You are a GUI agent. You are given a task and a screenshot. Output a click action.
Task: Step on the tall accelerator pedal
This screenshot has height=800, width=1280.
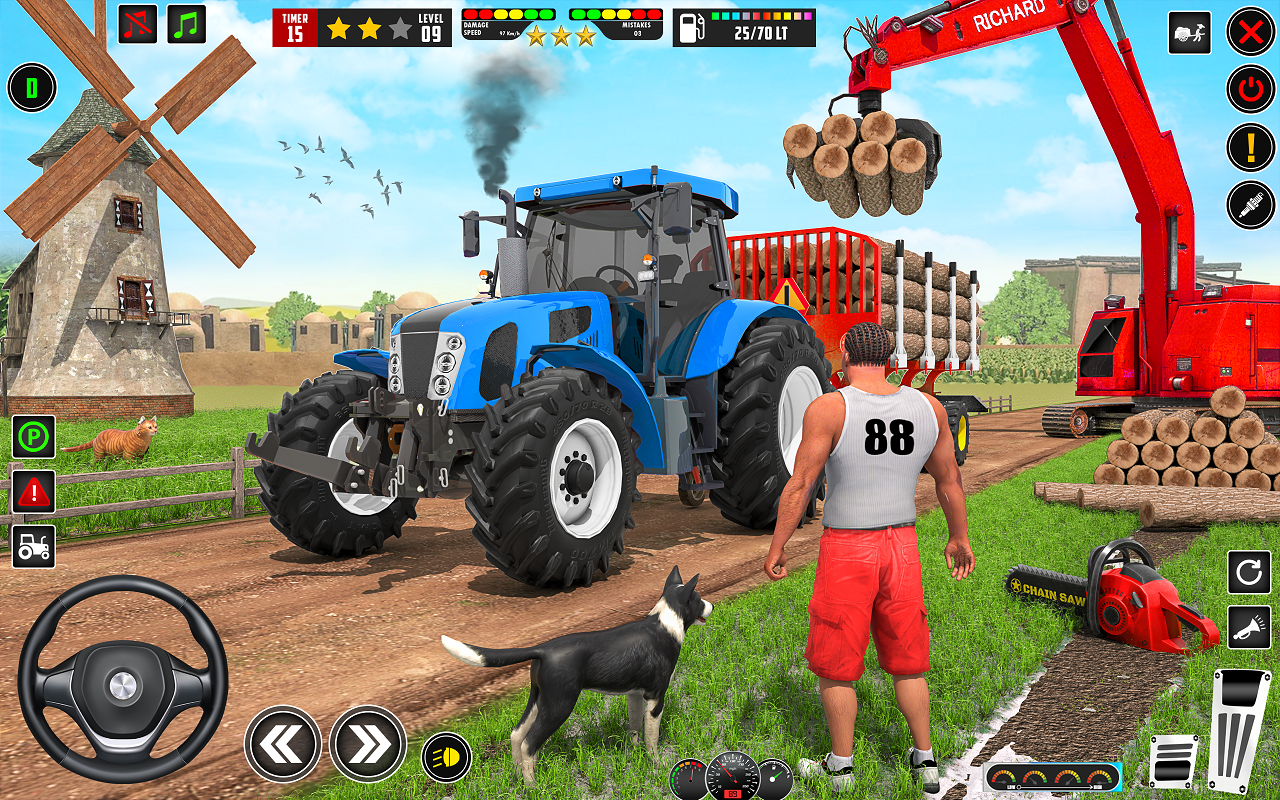[x=1240, y=728]
